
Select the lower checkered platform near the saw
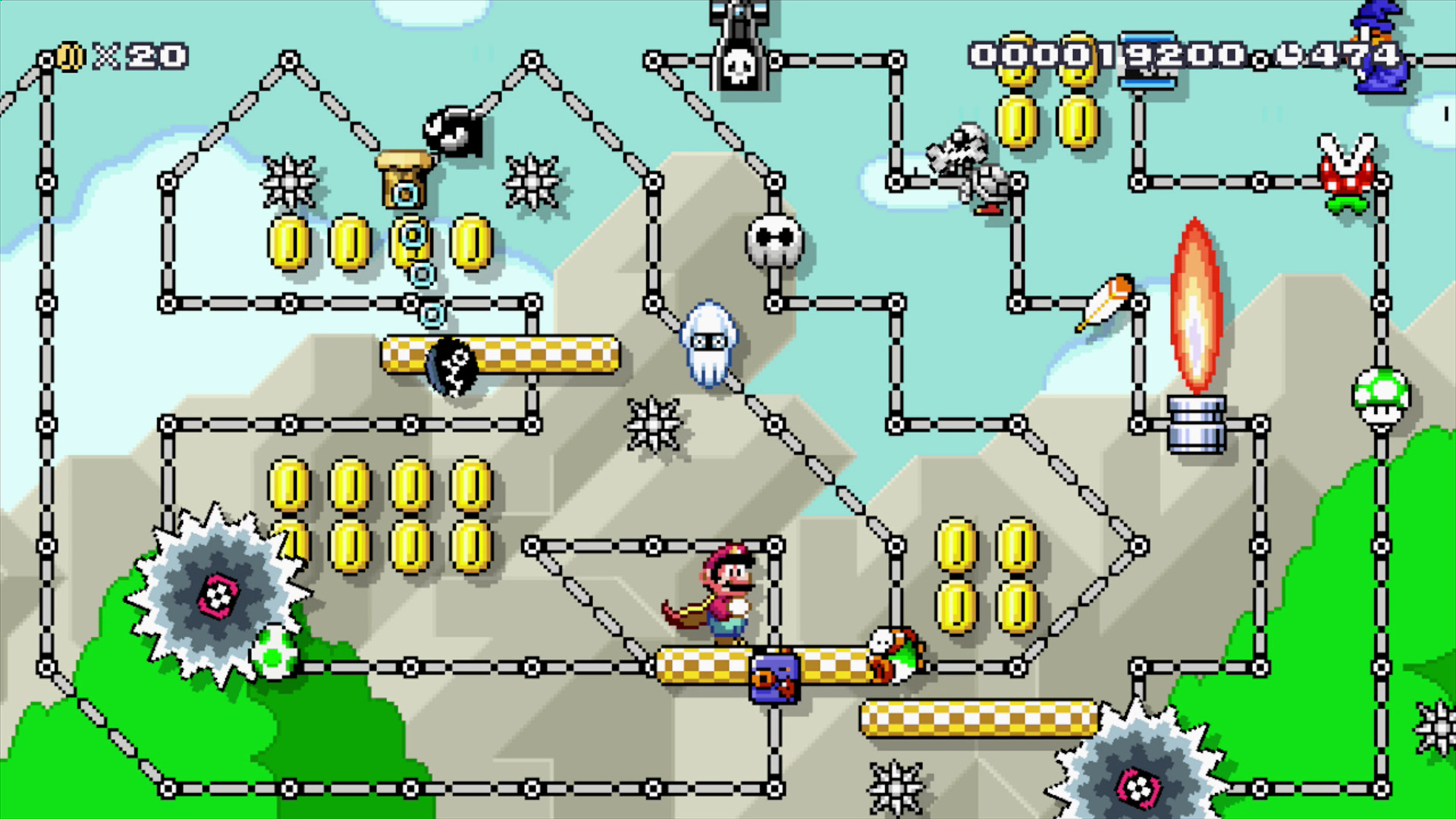click(x=978, y=717)
